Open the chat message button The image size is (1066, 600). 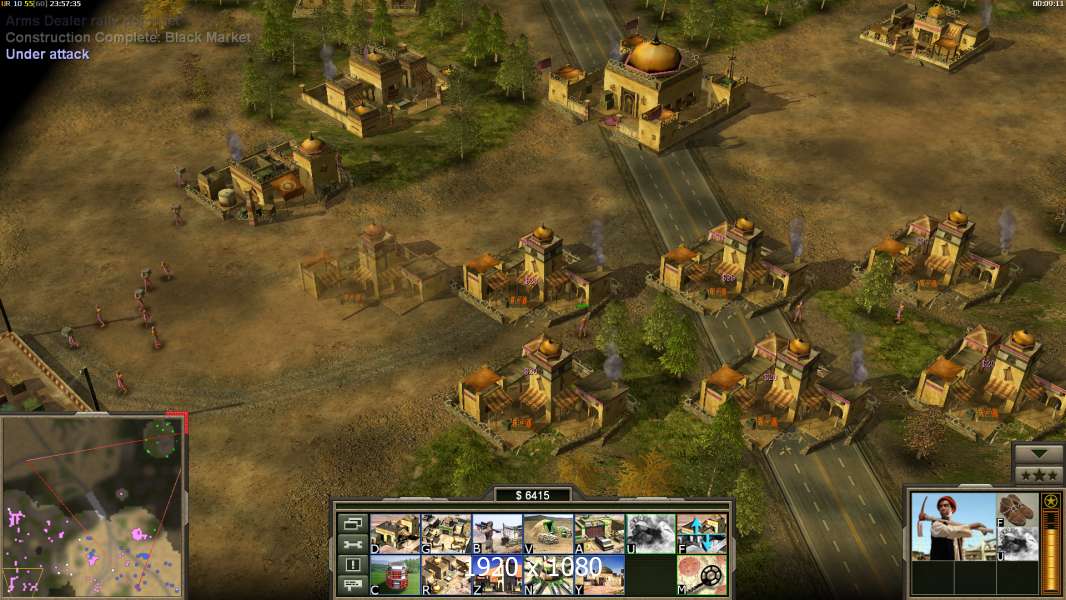(x=351, y=586)
